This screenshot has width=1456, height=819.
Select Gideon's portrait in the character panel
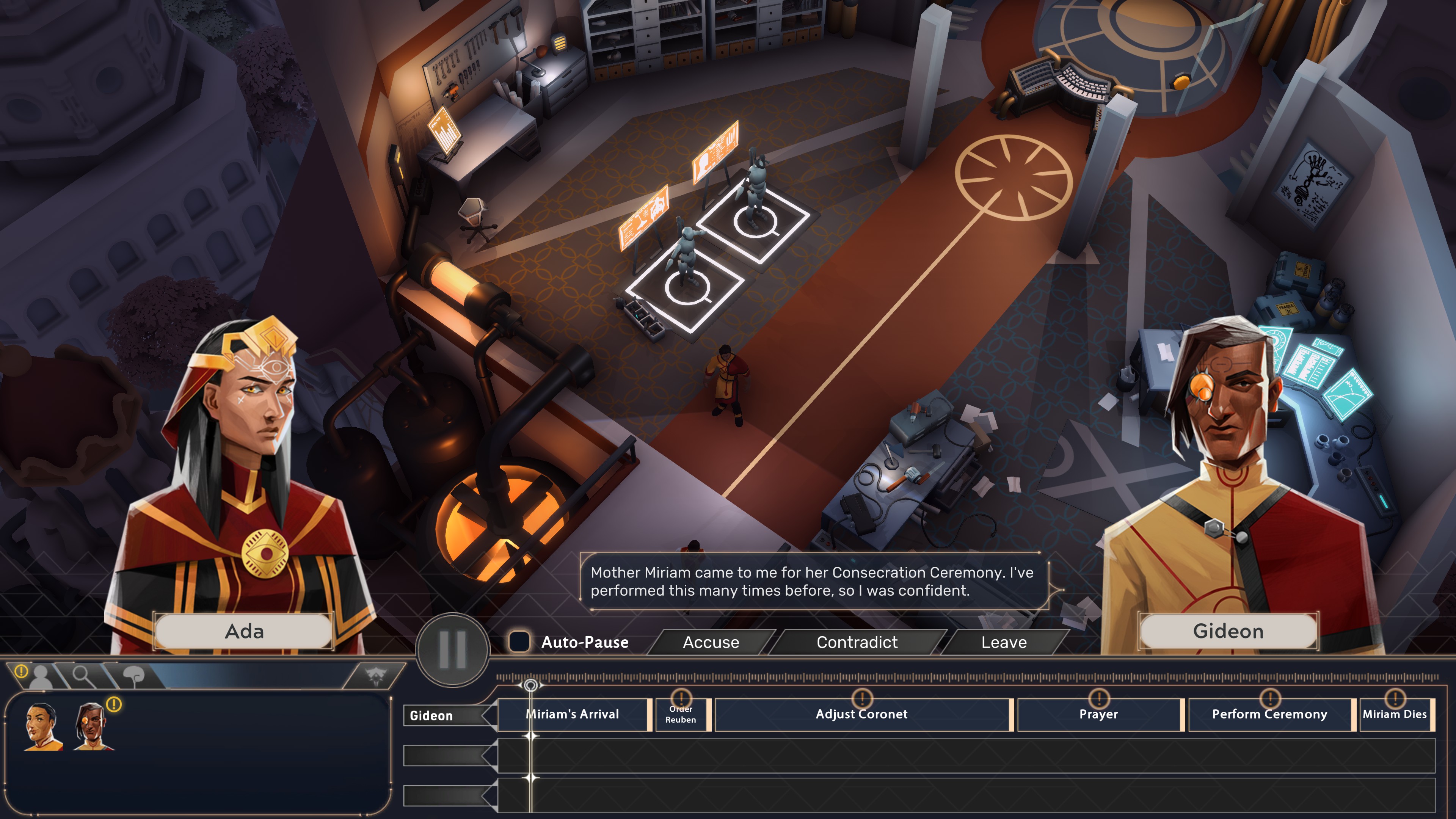[x=91, y=727]
